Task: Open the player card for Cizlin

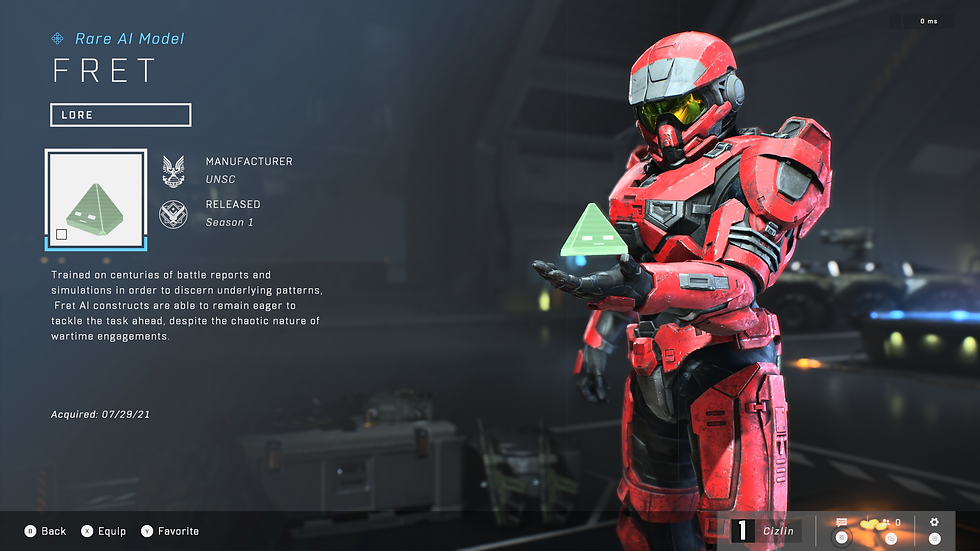Action: click(x=767, y=531)
